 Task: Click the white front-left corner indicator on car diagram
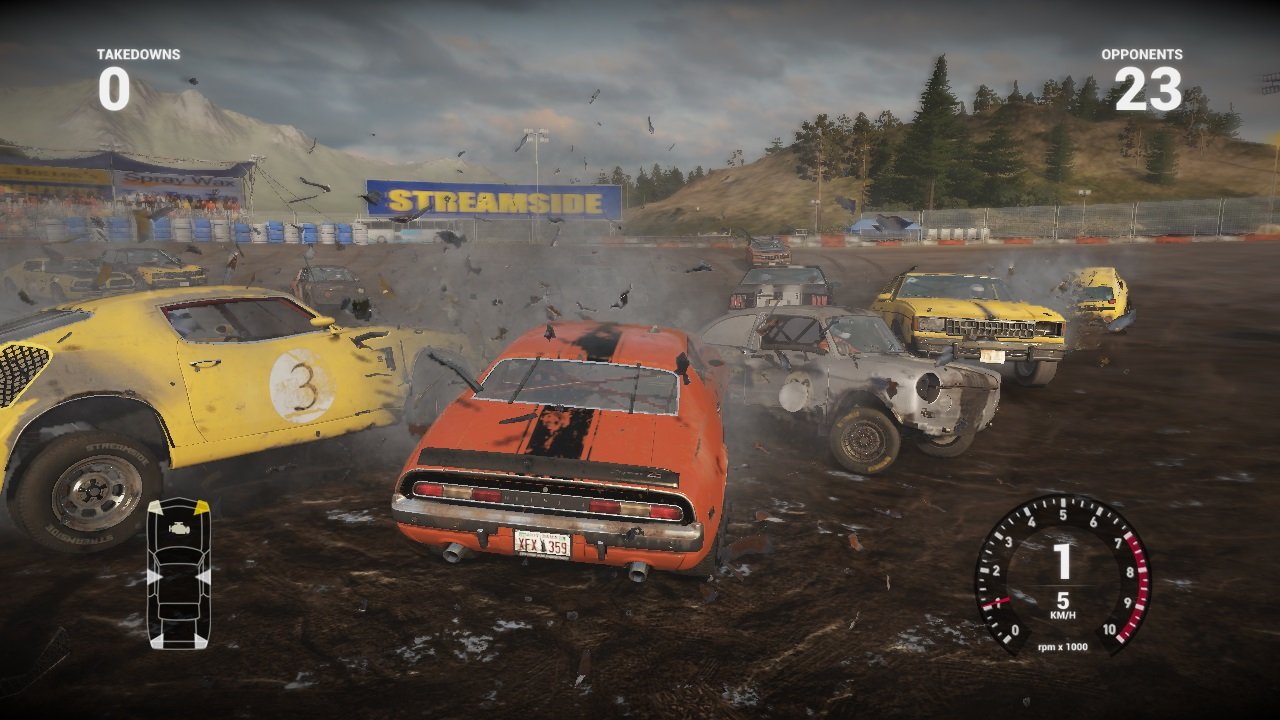(x=157, y=507)
